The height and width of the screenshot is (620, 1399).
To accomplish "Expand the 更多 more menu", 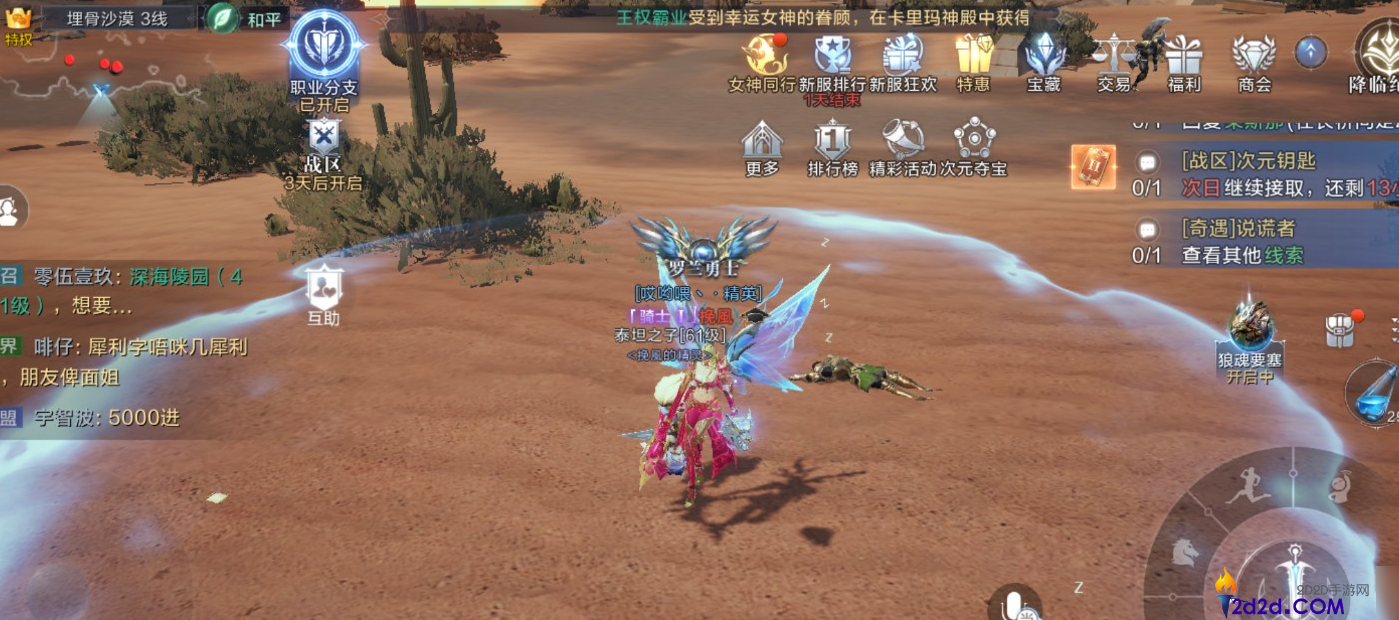I will pos(762,143).
